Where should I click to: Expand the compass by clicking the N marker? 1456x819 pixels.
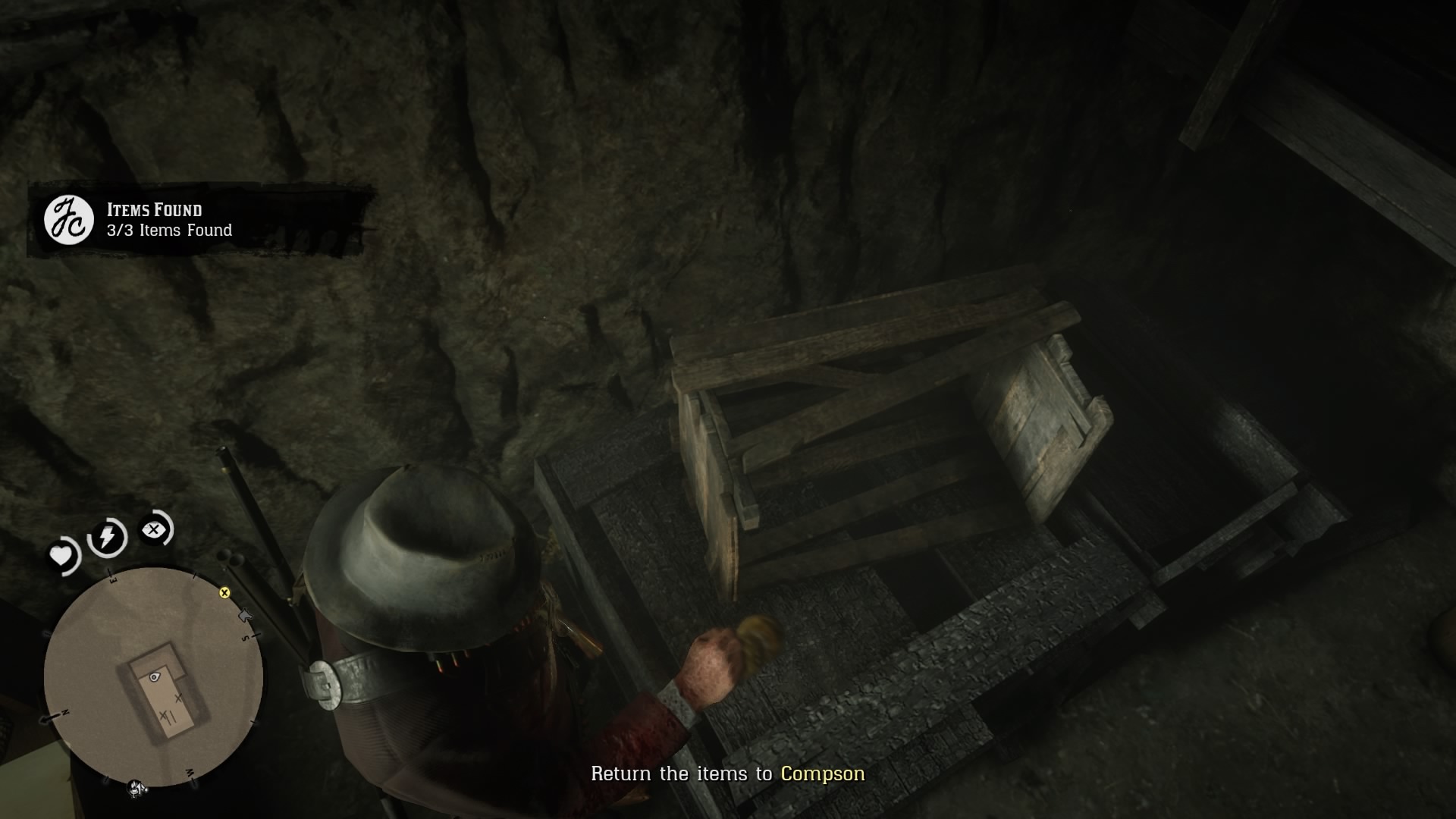pyautogui.click(x=64, y=711)
